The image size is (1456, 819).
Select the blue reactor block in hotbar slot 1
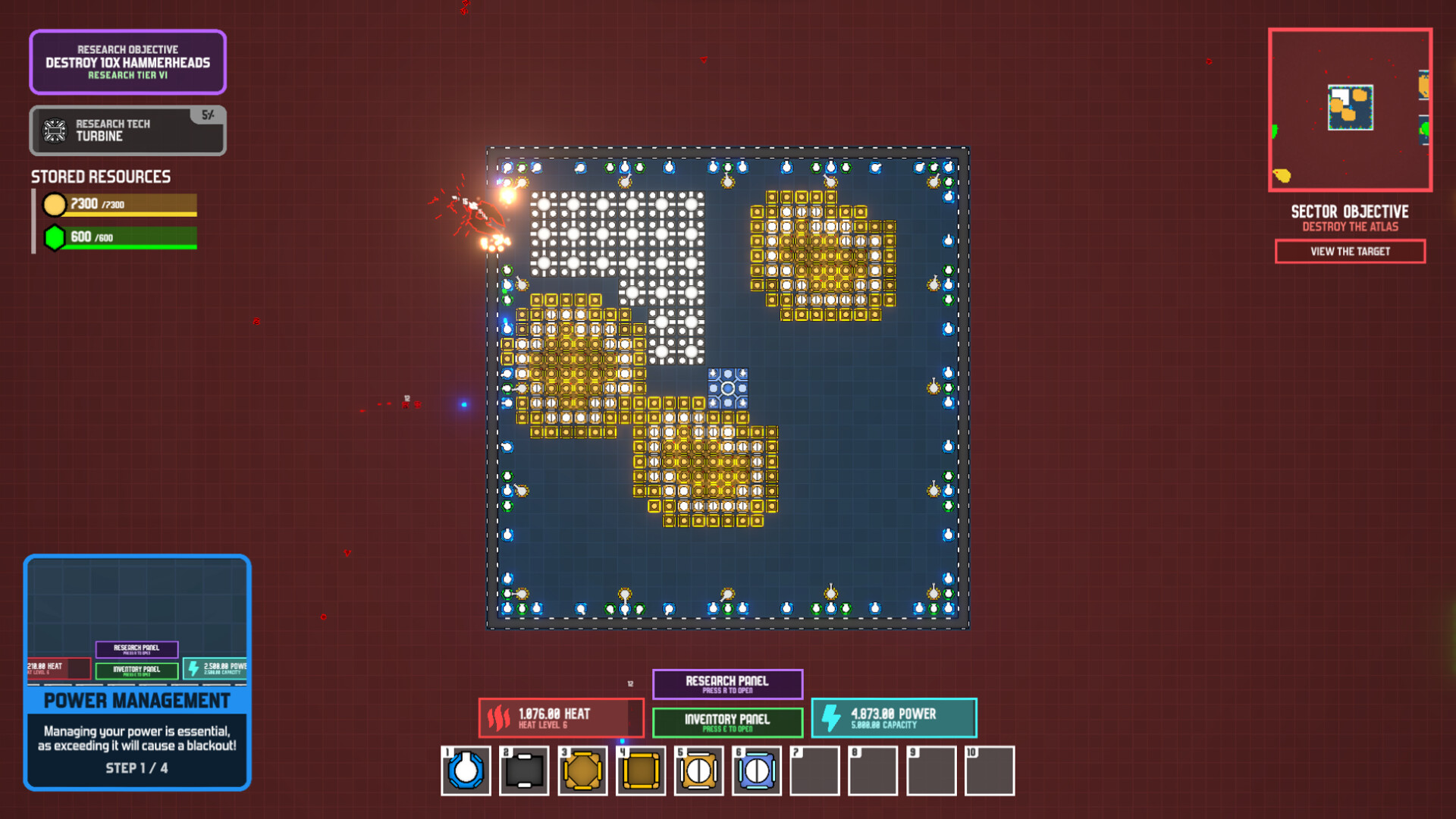coord(466,770)
